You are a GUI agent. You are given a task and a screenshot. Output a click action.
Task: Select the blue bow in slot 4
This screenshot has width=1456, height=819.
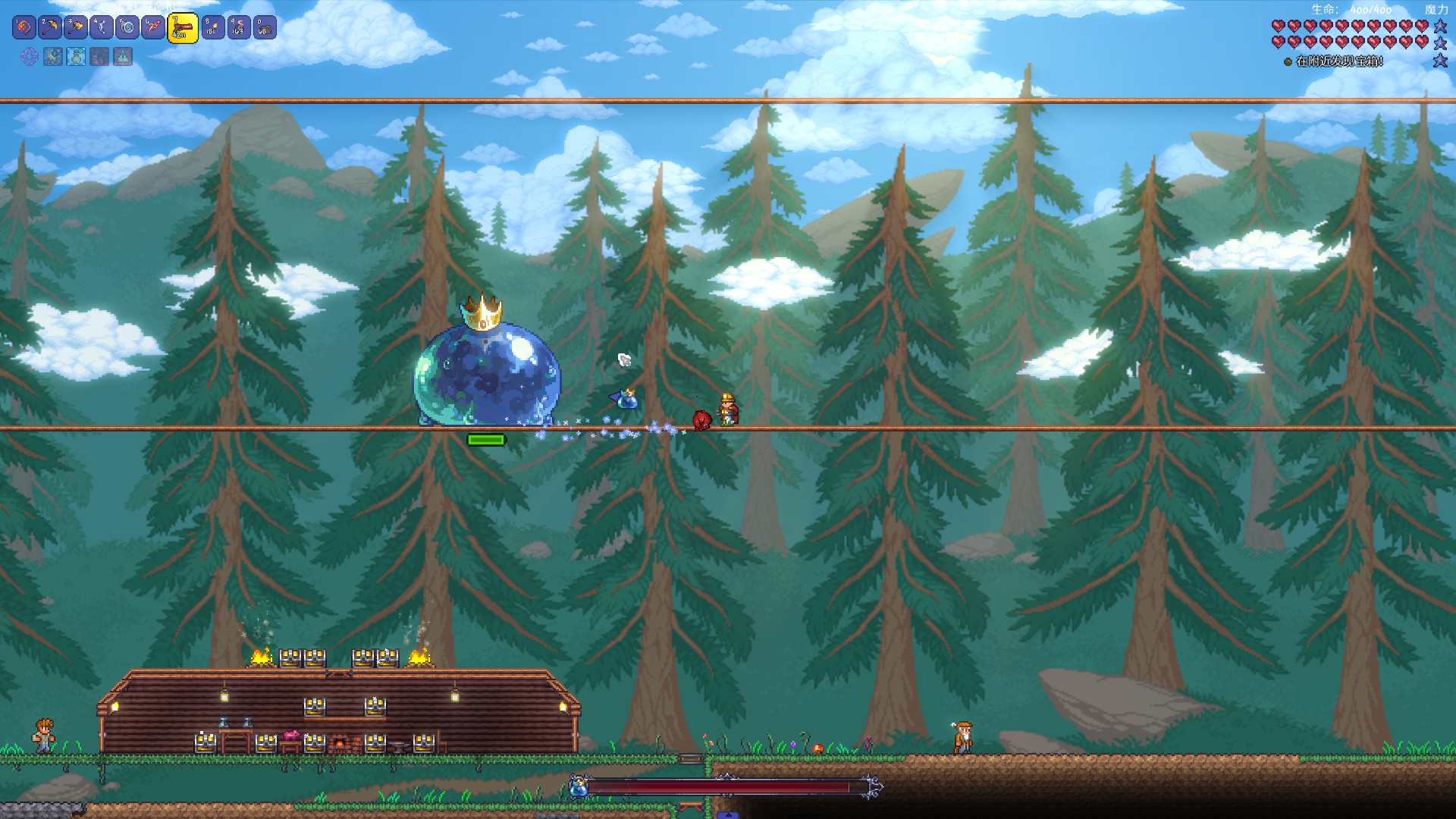102,28
